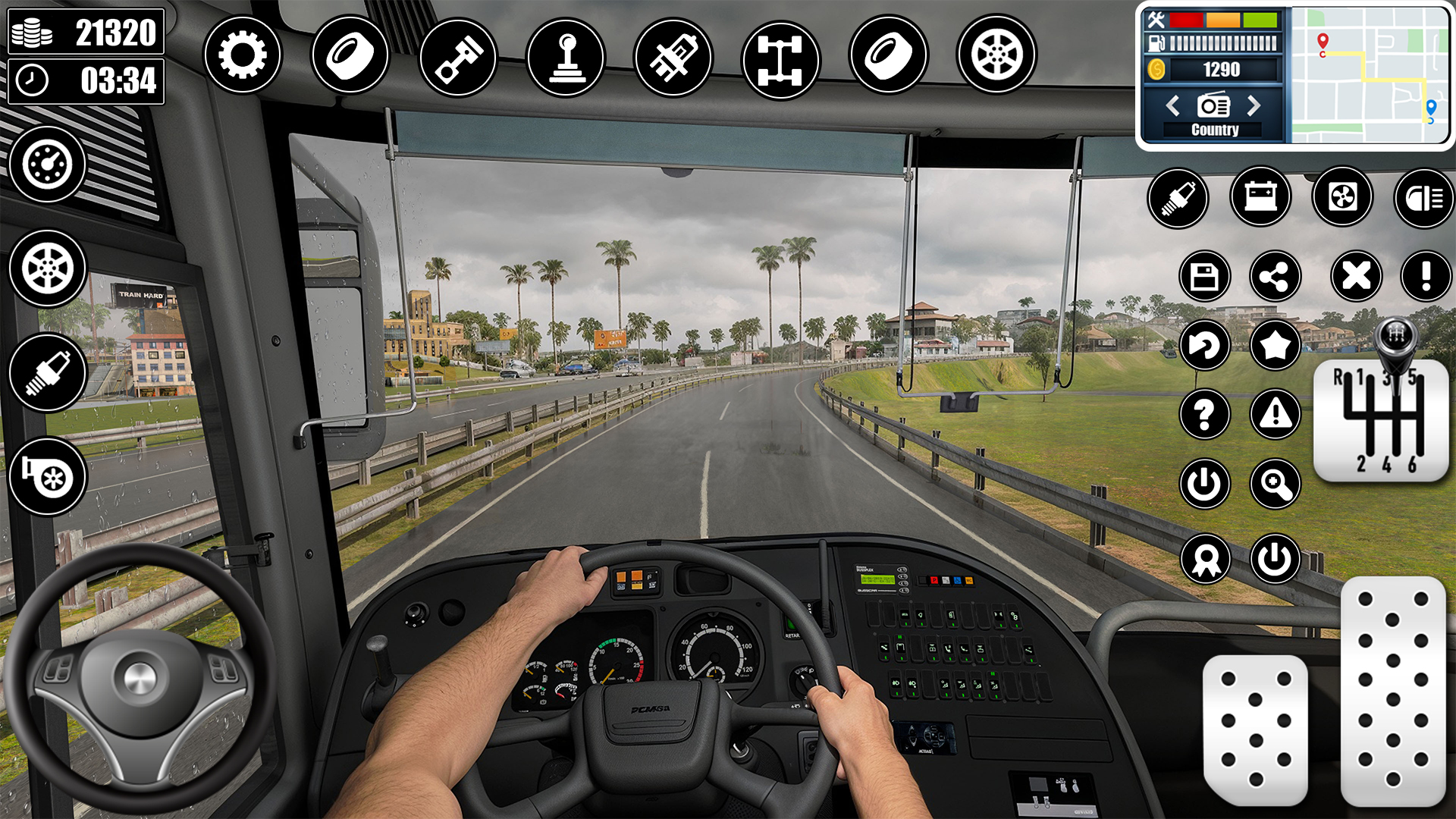
Task: Select the turbocharger icon in left sidebar
Action: coord(48,478)
